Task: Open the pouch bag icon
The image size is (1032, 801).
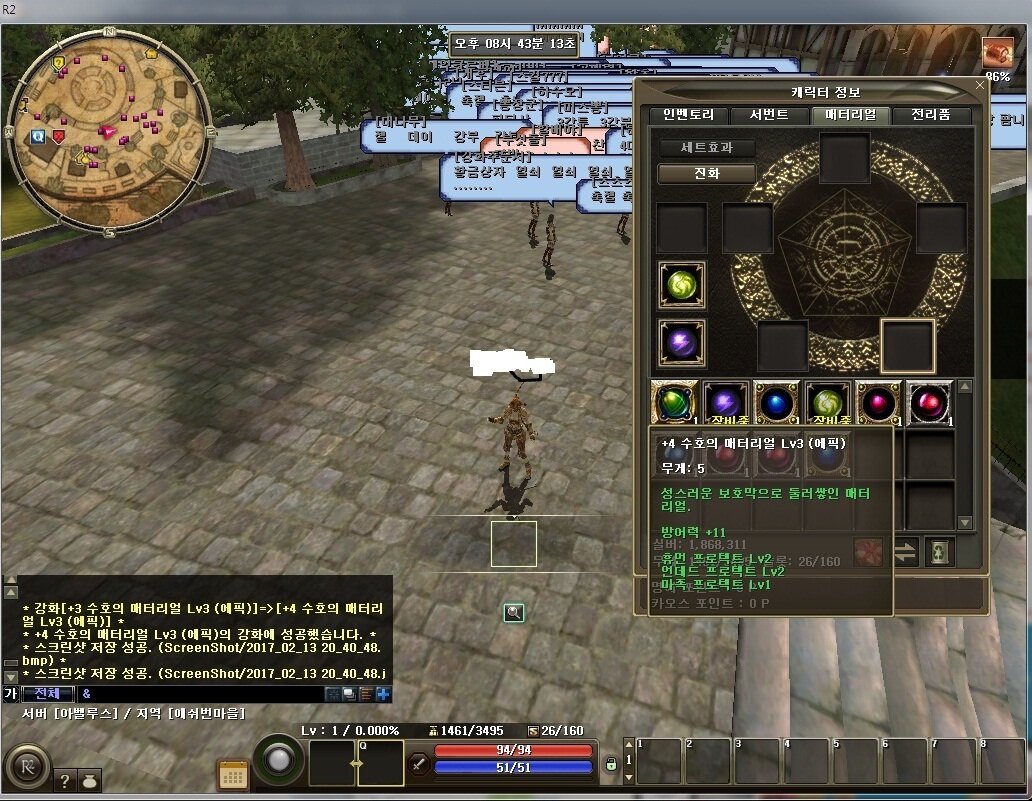Action: pyautogui.click(x=88, y=781)
